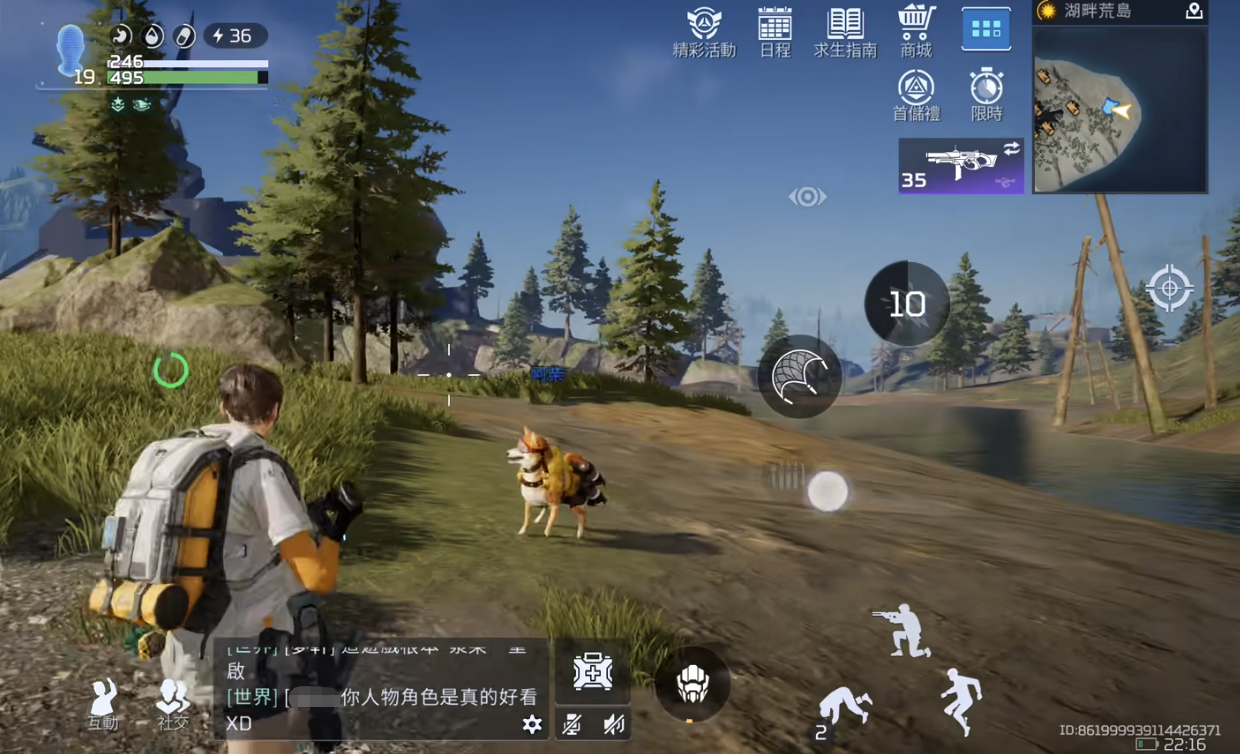Open the 商城 shop
This screenshot has width=1240, height=754.
pos(916,32)
